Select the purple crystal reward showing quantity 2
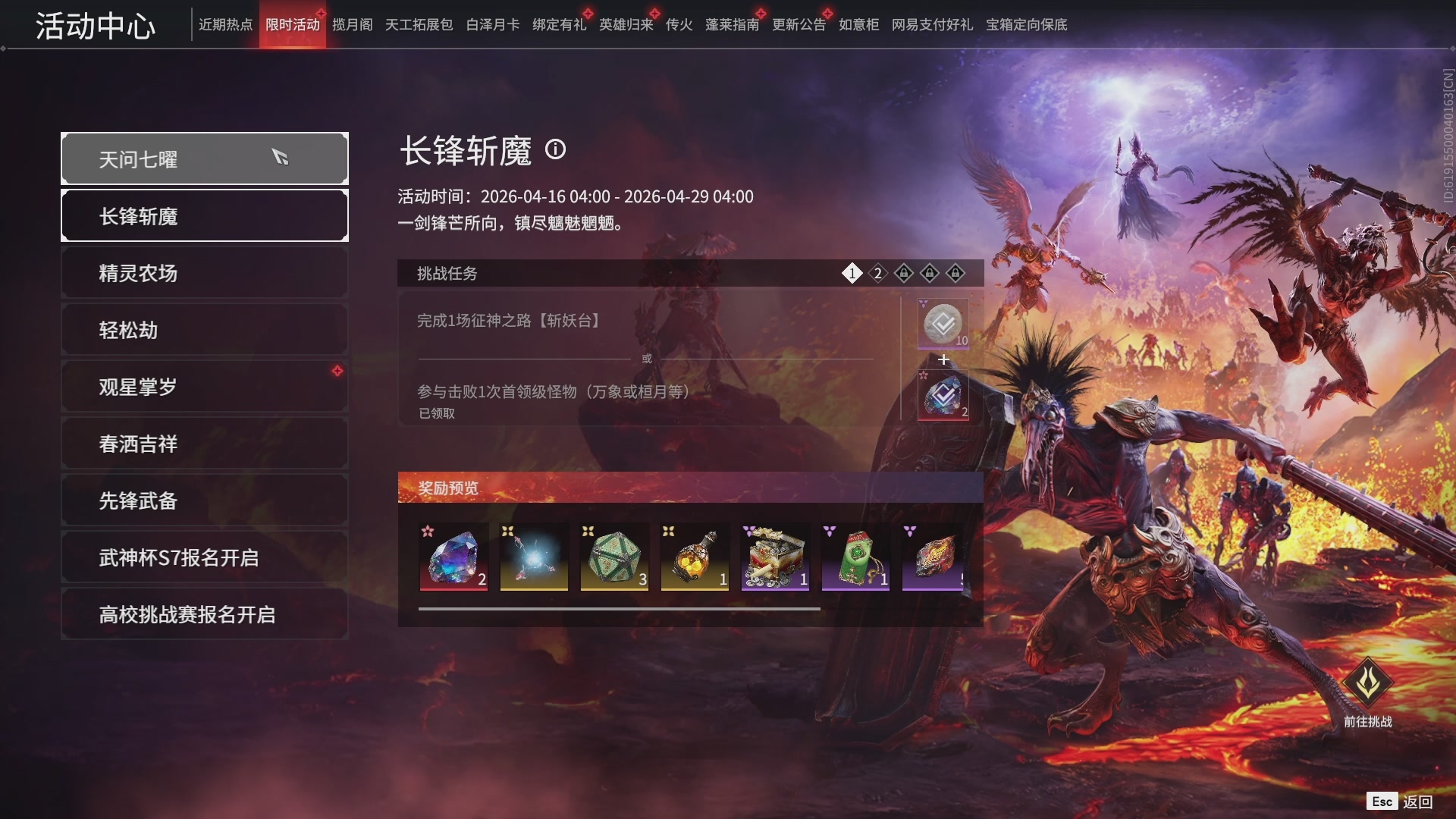Screen dimensions: 1456x819 coord(453,557)
